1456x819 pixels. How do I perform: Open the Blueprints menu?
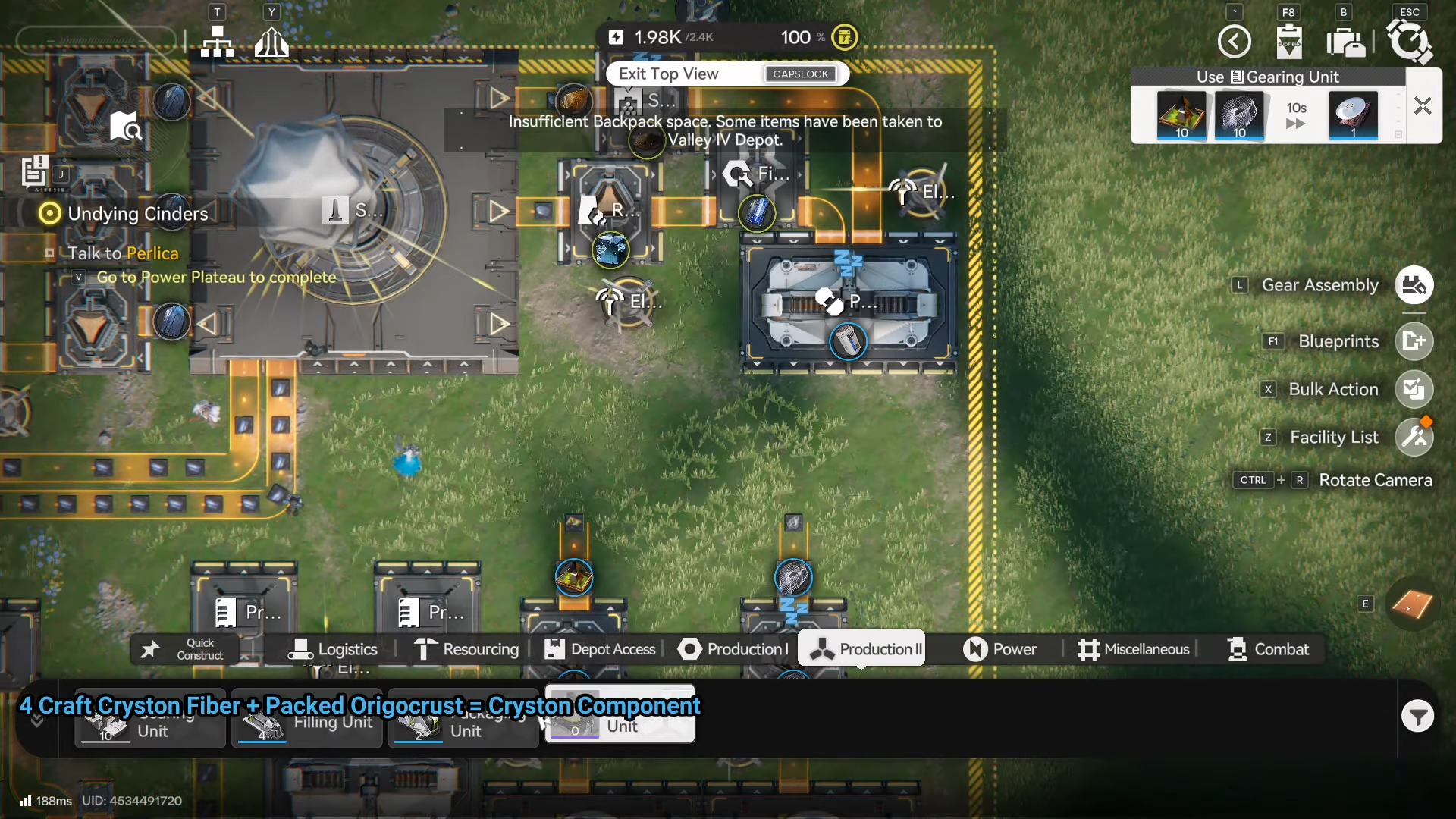1414,341
